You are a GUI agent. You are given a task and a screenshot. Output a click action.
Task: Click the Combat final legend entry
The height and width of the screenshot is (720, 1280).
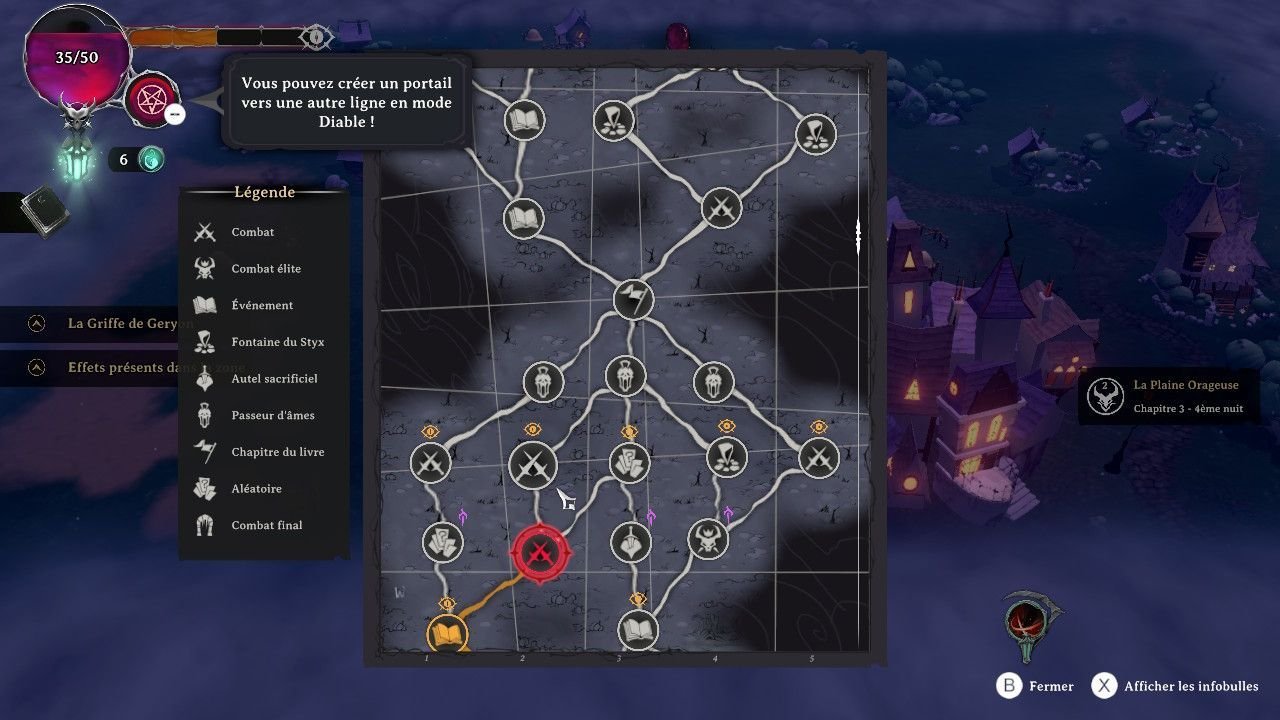click(x=266, y=525)
